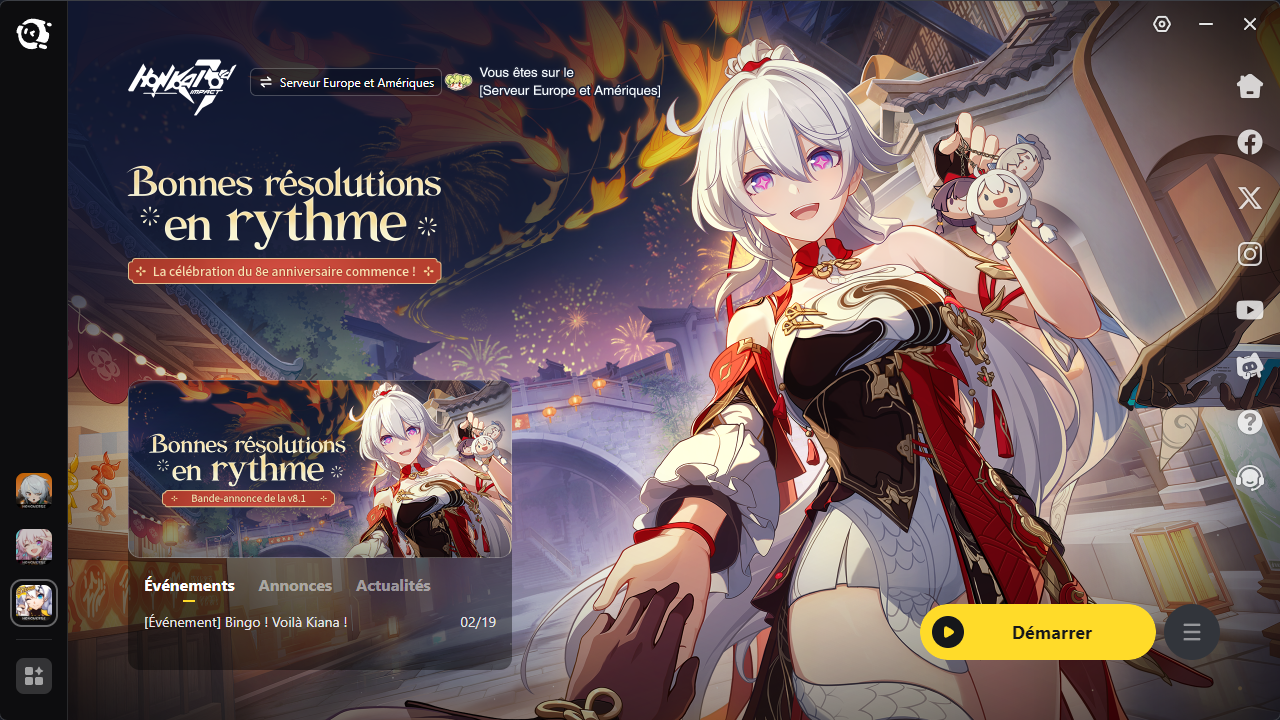The image size is (1280, 720).
Task: Switch to the Annonces tab
Action: pos(295,586)
